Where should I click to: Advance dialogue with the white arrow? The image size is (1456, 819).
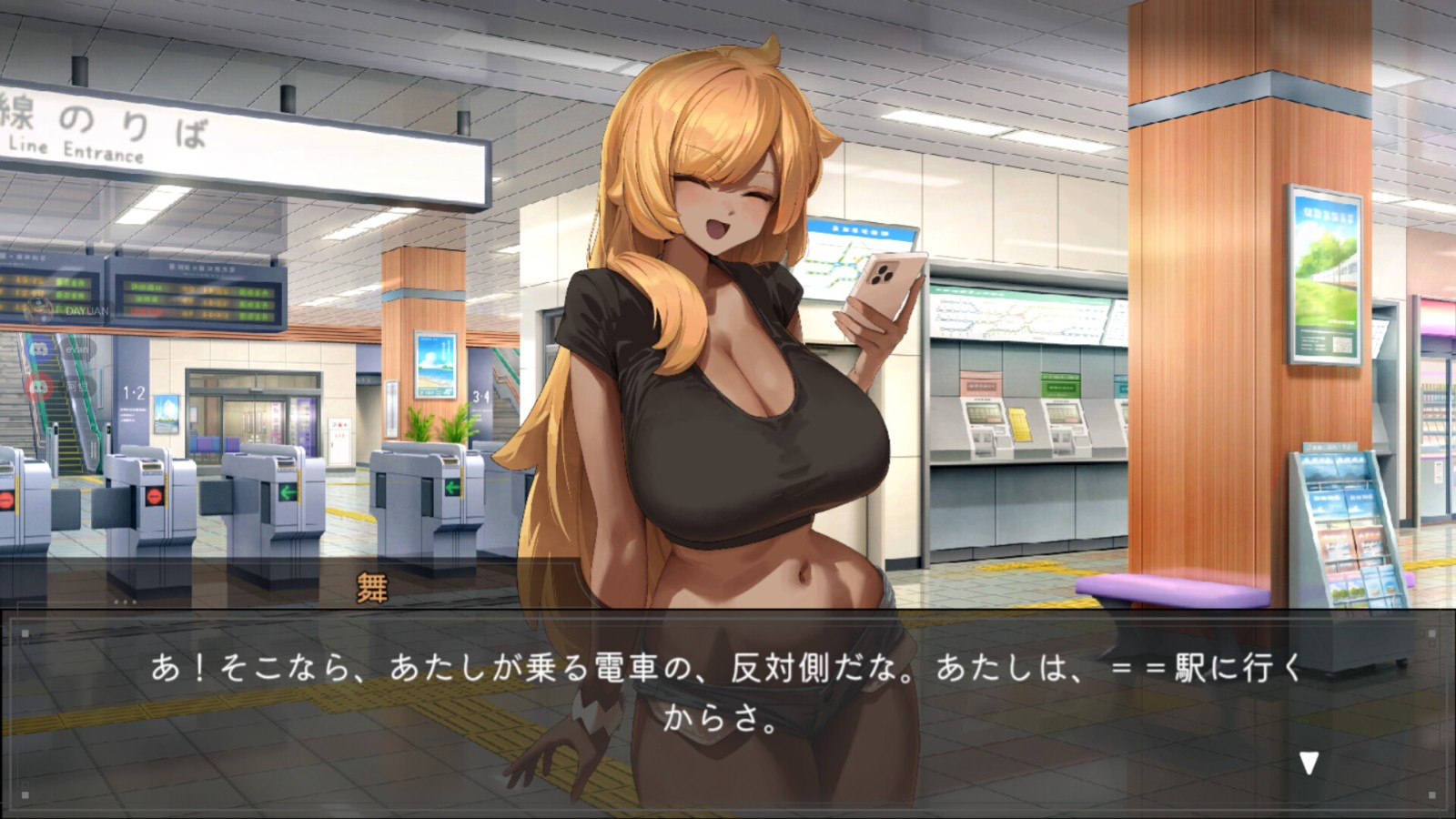coord(1309,763)
